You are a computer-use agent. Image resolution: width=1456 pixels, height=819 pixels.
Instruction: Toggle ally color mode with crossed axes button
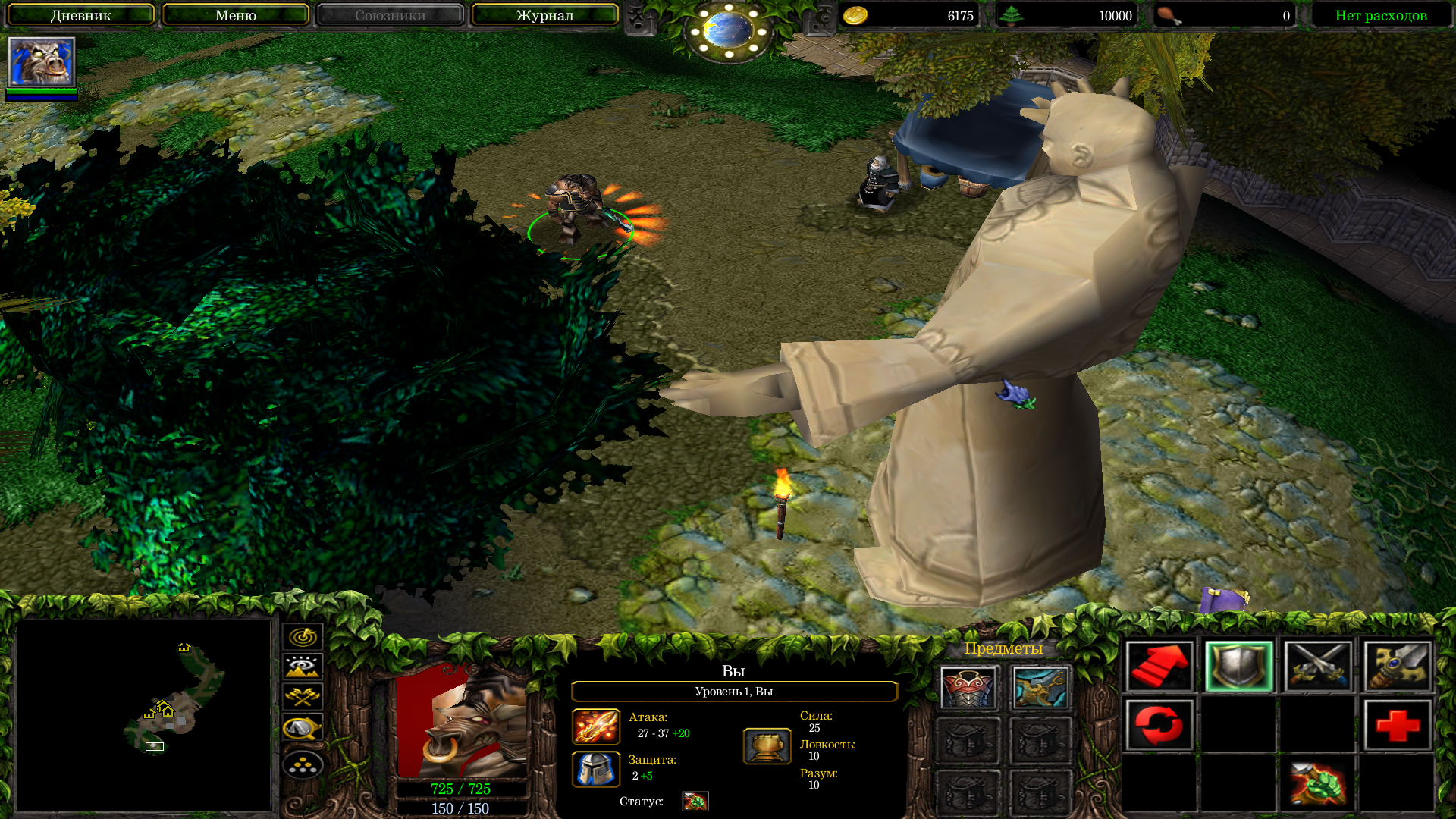pyautogui.click(x=303, y=696)
